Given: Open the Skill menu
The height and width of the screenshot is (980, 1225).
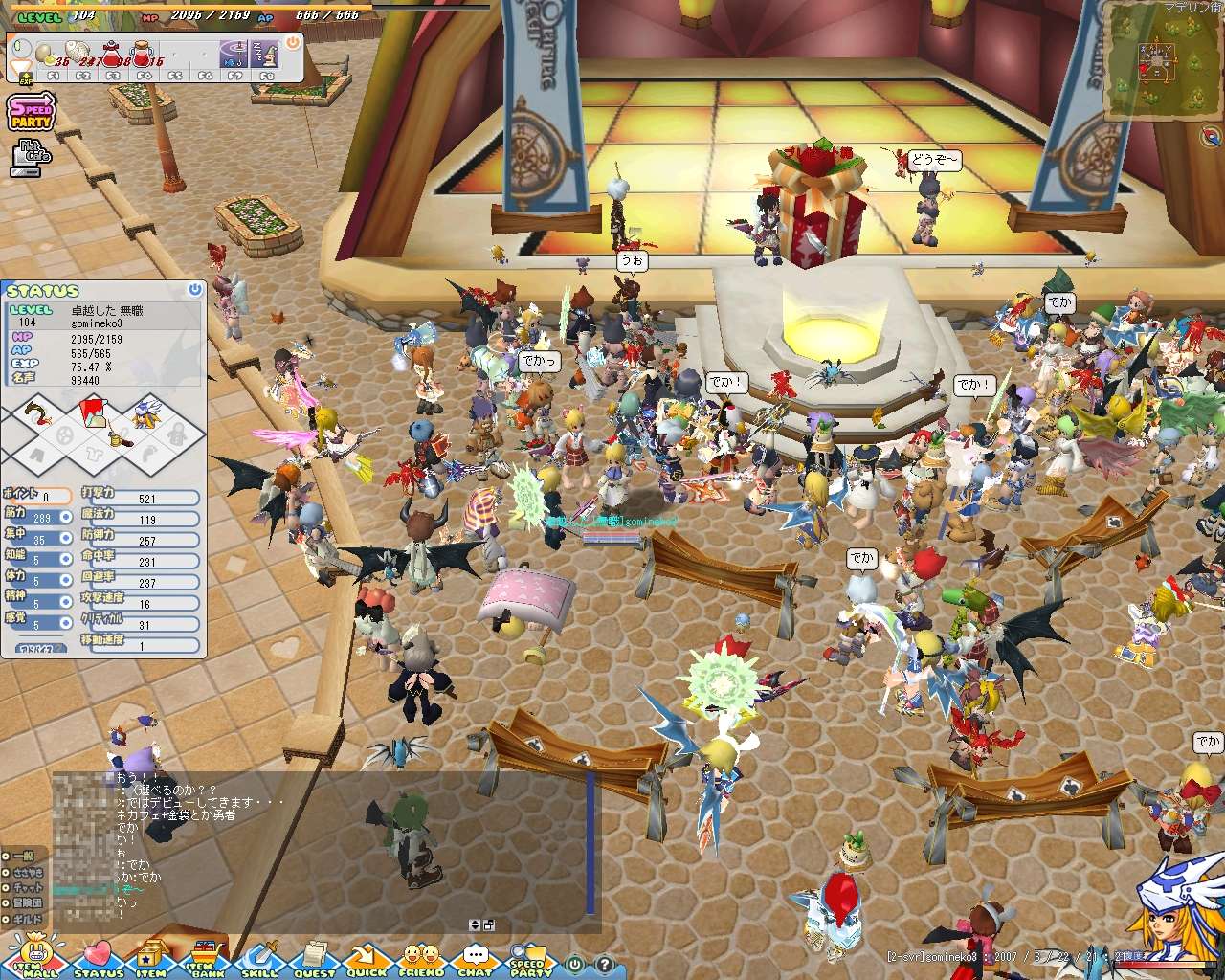Looking at the screenshot, I should tap(259, 957).
